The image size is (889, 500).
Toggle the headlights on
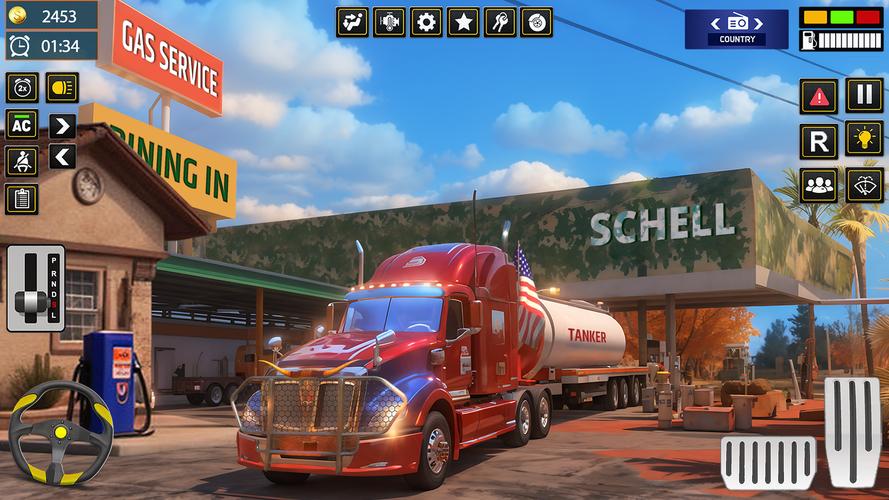click(62, 87)
